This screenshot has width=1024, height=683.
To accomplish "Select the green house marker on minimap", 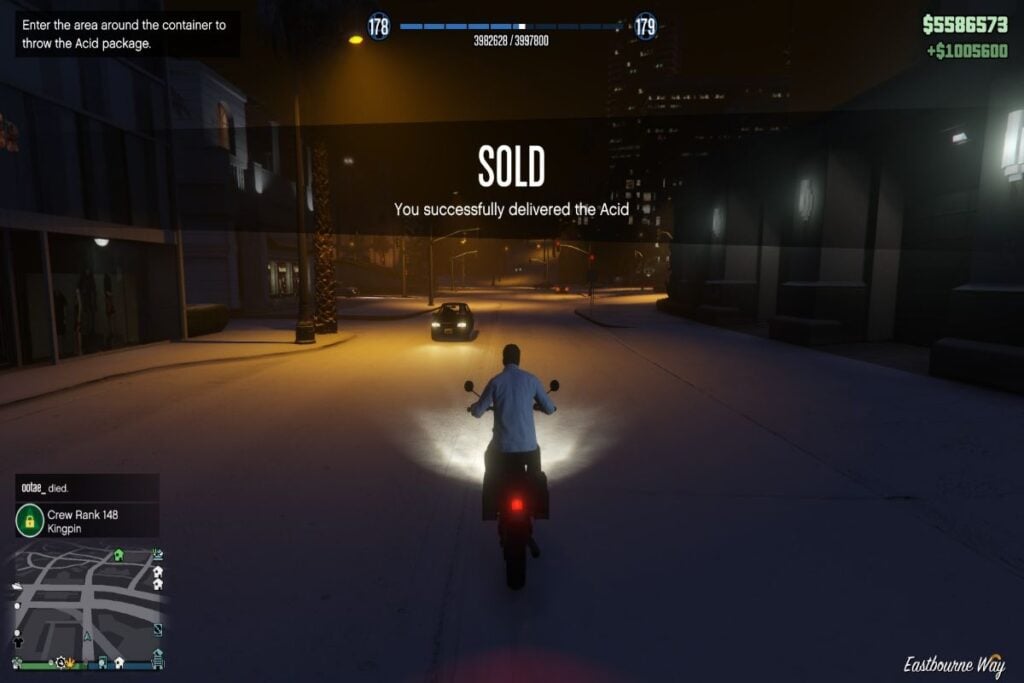I will (118, 555).
